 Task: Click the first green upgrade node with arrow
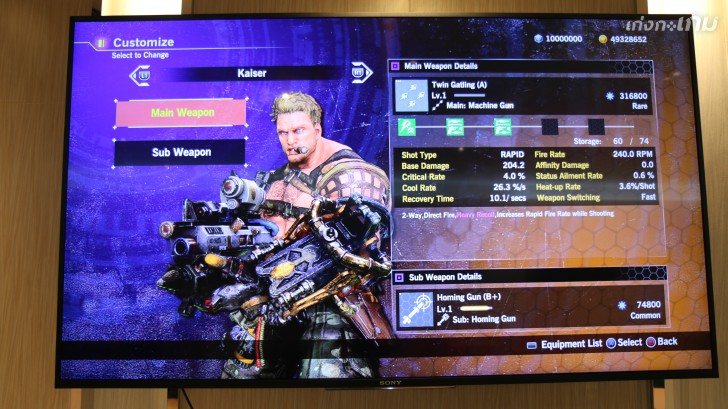[x=407, y=127]
